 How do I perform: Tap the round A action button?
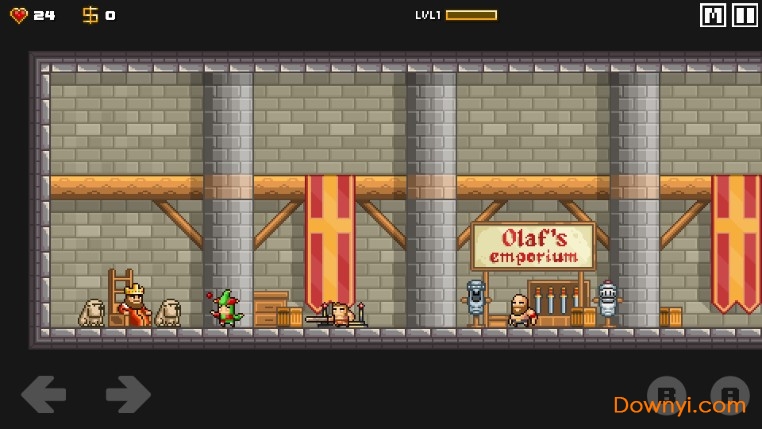729,394
